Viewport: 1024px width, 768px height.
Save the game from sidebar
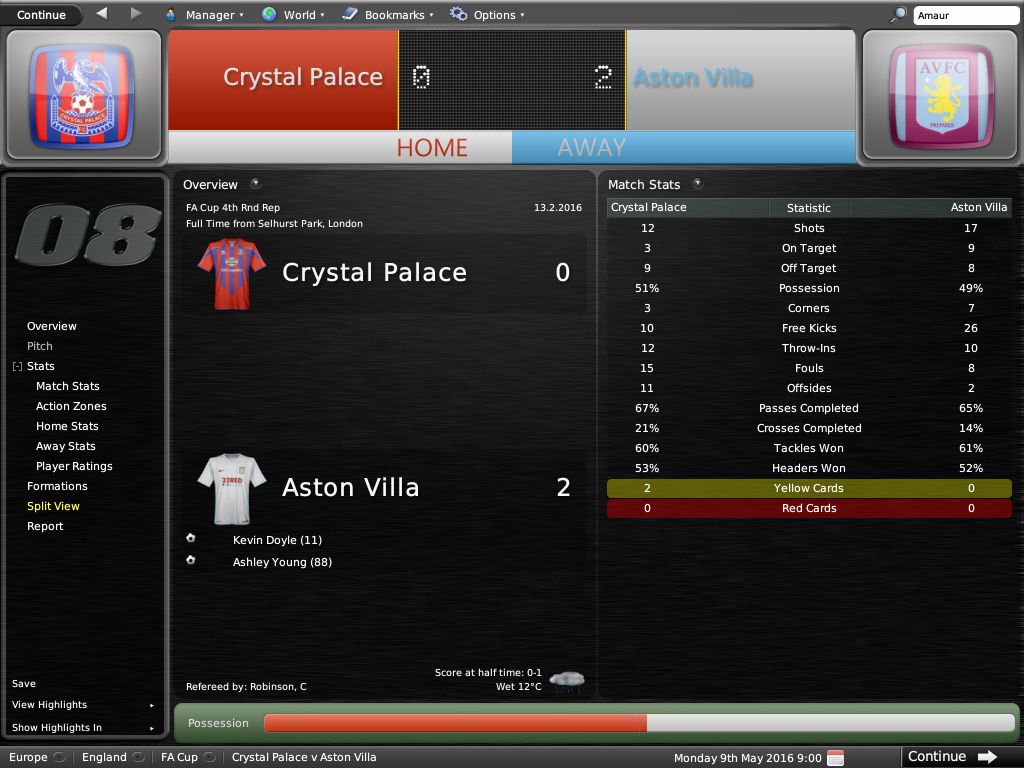tap(24, 684)
